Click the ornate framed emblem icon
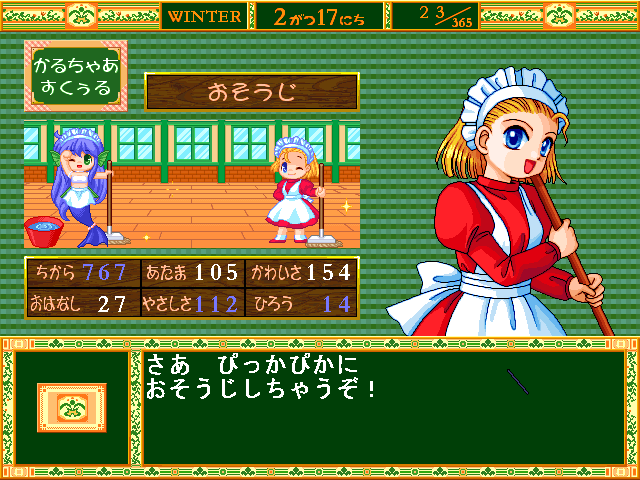Screen dimensions: 640x480 [x=71, y=408]
